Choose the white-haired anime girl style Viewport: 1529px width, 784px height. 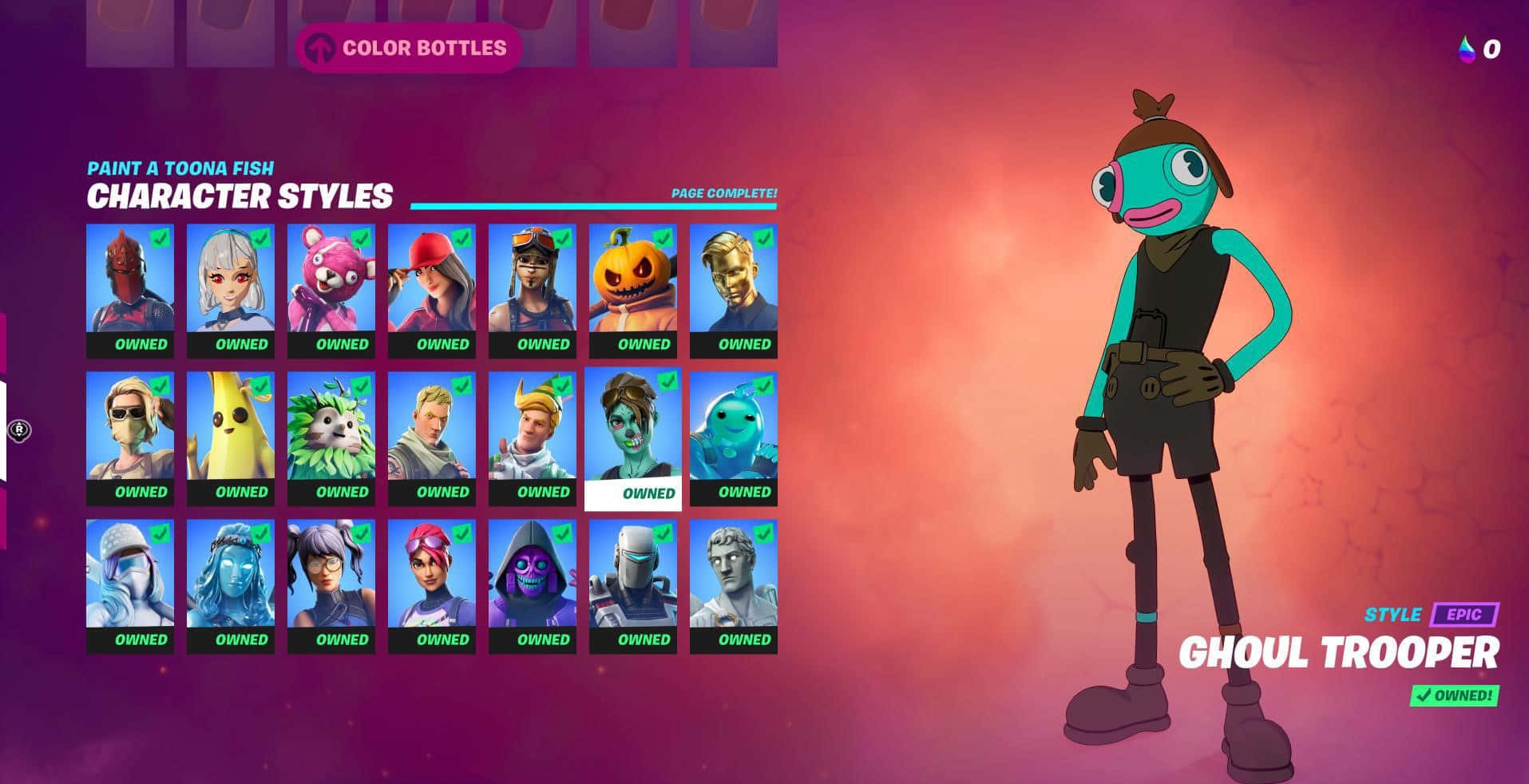coord(231,291)
